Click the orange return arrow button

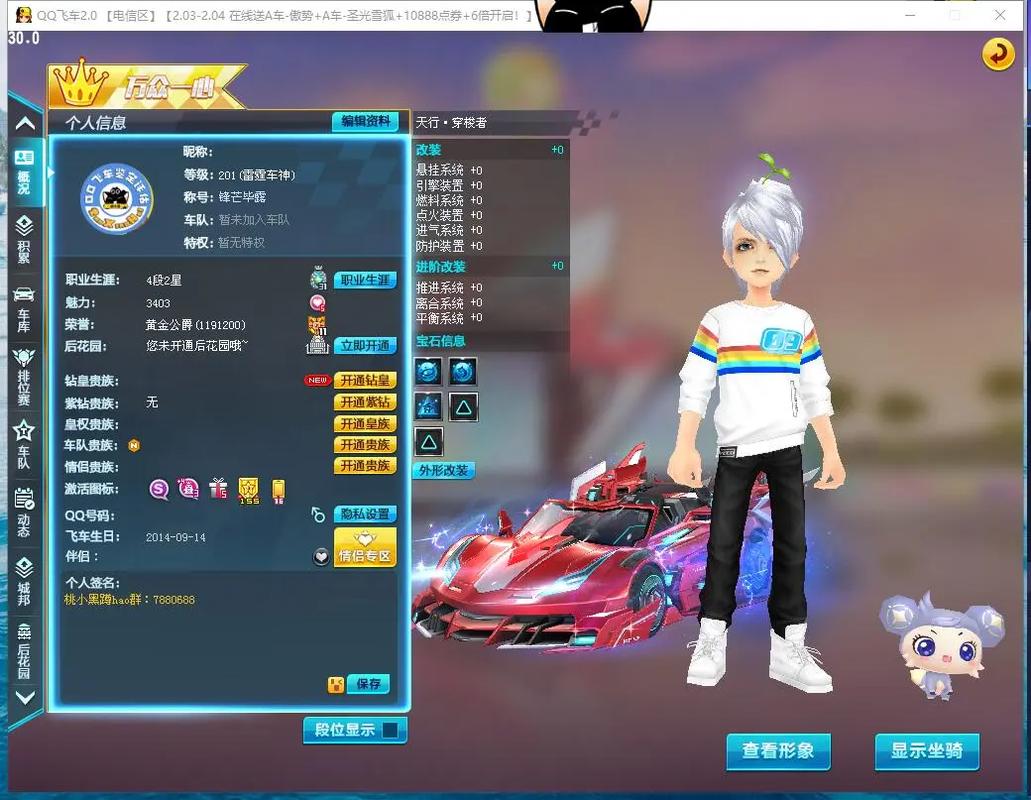pyautogui.click(x=998, y=55)
